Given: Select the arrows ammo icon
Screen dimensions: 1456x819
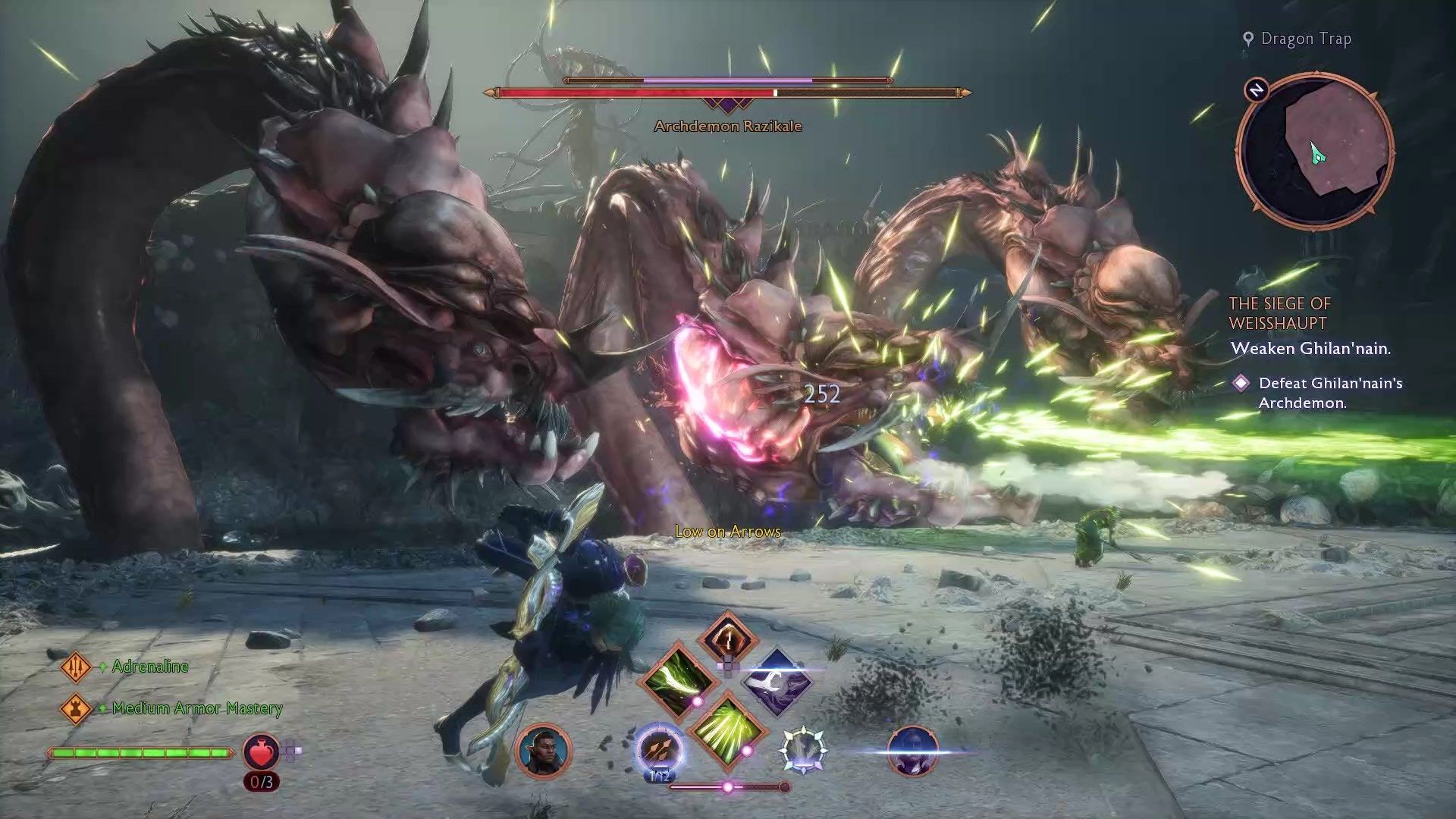Looking at the screenshot, I should [x=658, y=751].
